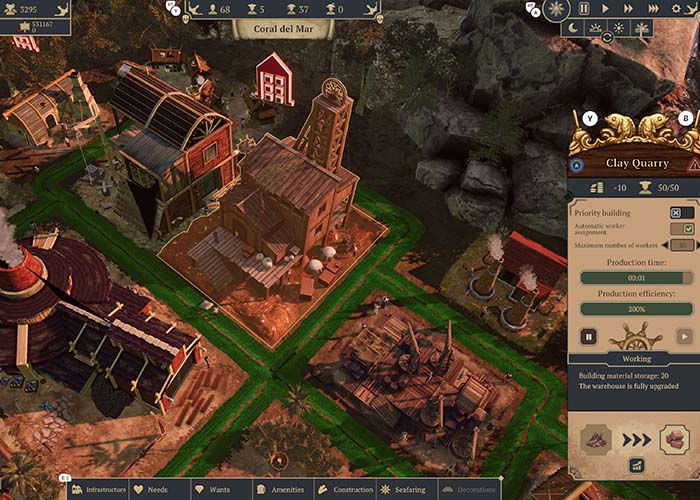Switch to the Needs category

[x=150, y=490]
